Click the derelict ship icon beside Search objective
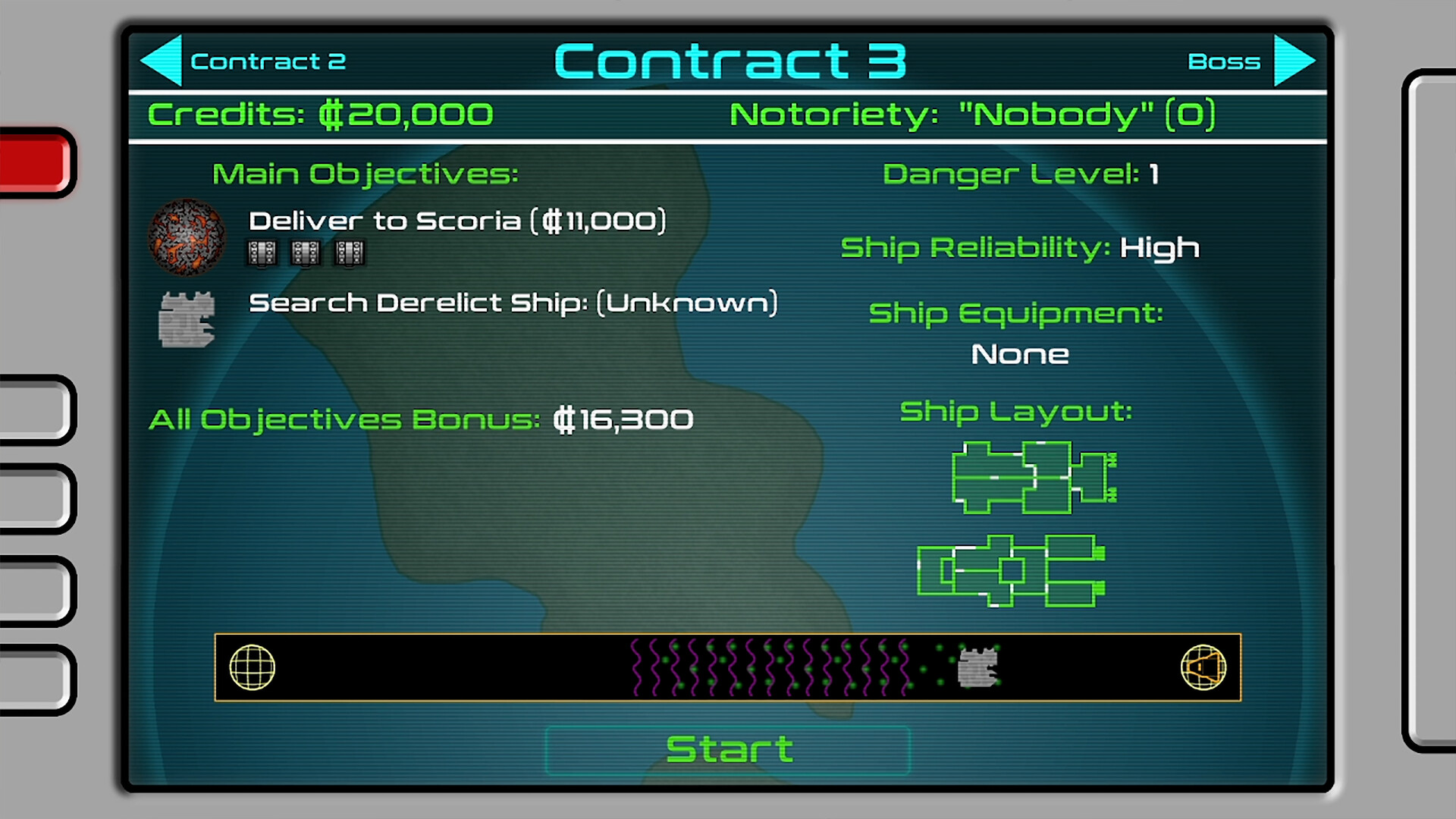 [x=187, y=318]
